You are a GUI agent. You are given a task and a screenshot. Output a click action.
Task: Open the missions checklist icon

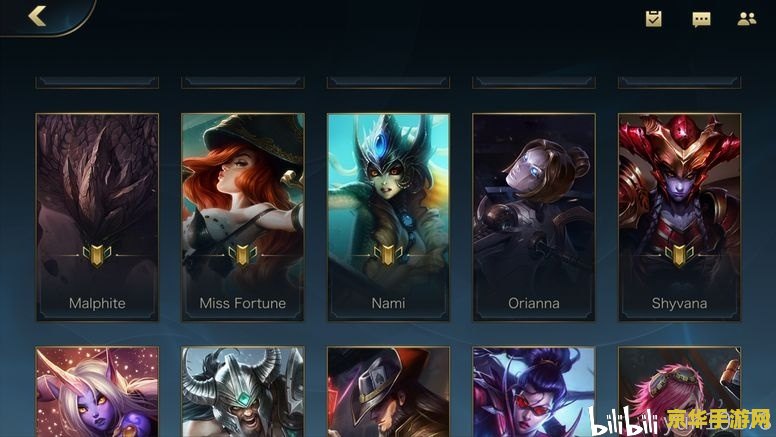[654, 18]
